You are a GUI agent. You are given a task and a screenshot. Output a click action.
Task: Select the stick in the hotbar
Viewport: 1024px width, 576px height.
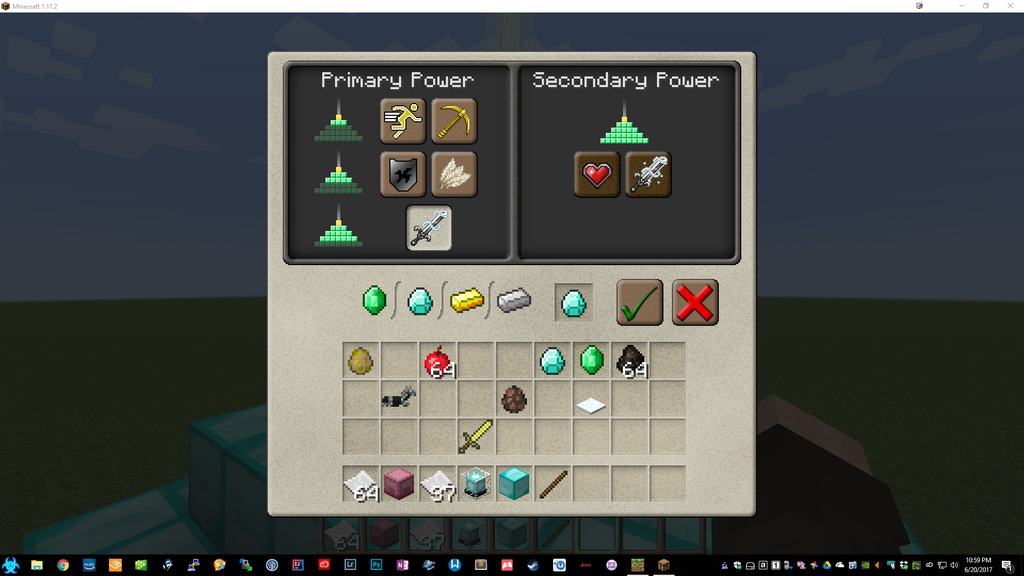tap(552, 484)
